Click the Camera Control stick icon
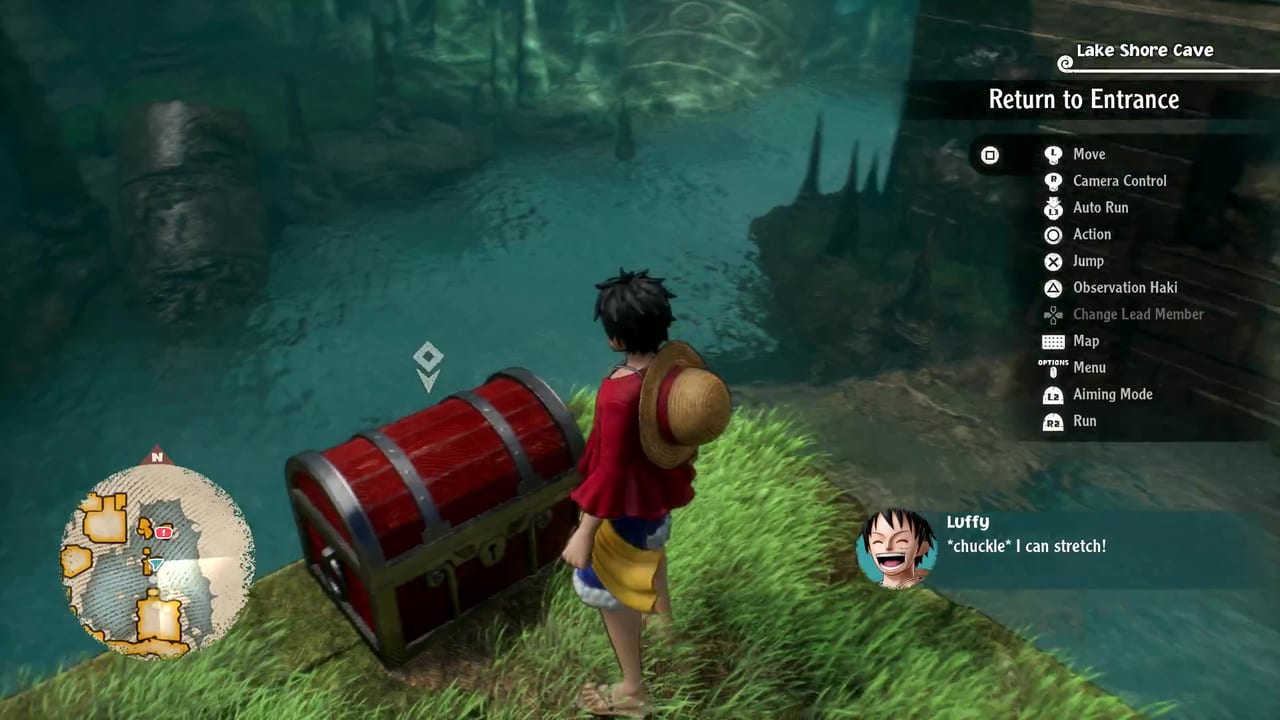Viewport: 1280px width, 720px height. [x=1053, y=181]
